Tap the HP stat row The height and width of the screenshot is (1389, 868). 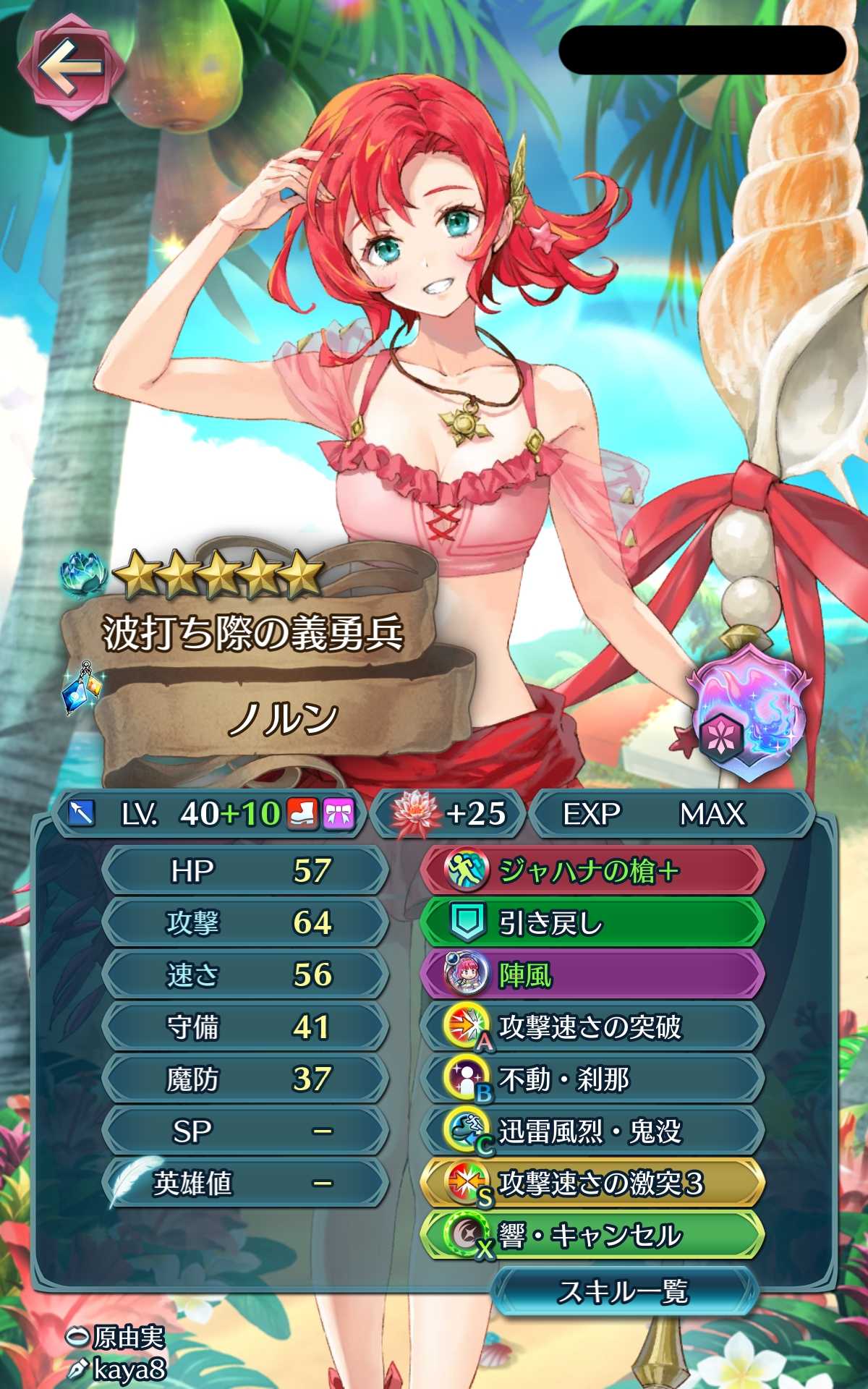point(244,870)
